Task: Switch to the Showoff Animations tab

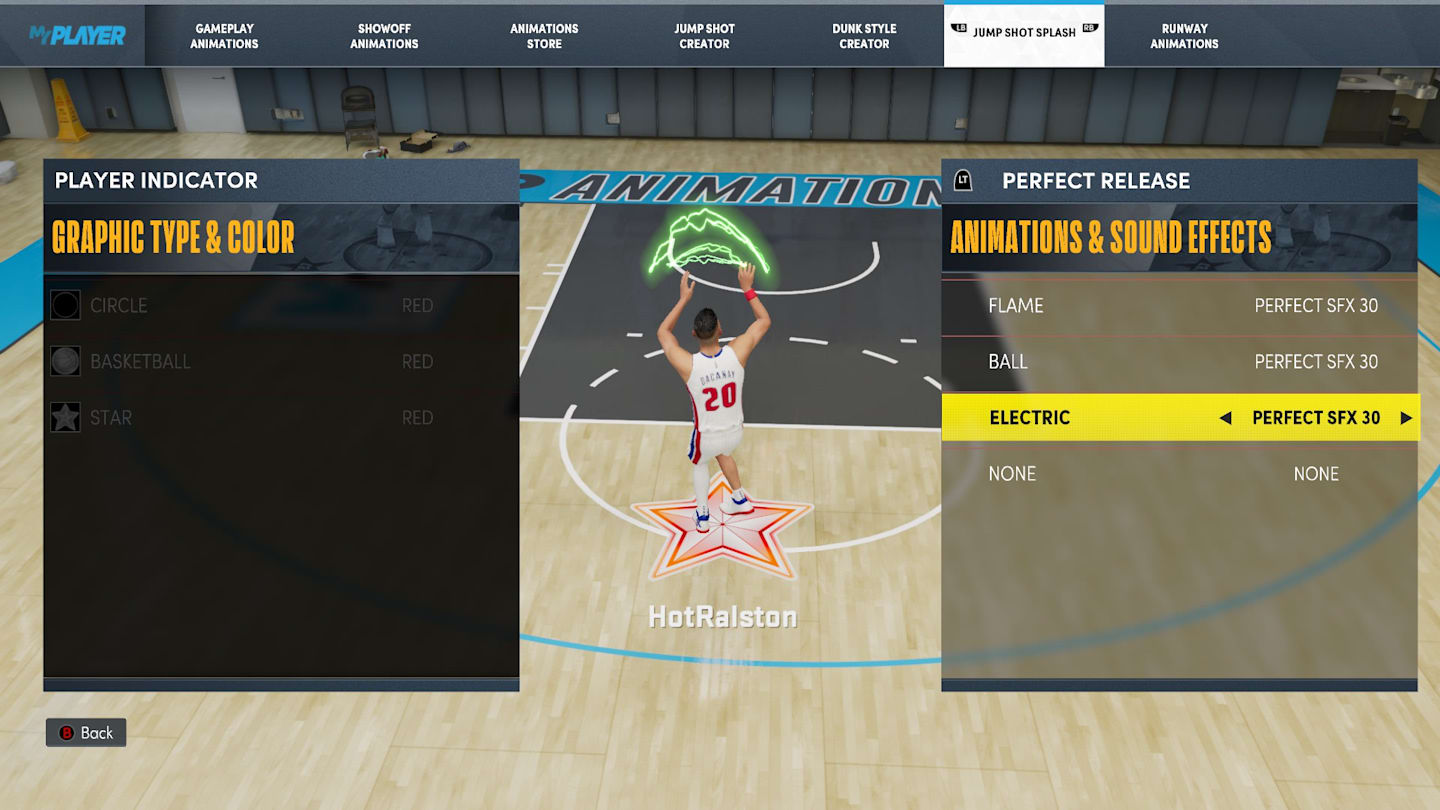Action: click(384, 36)
